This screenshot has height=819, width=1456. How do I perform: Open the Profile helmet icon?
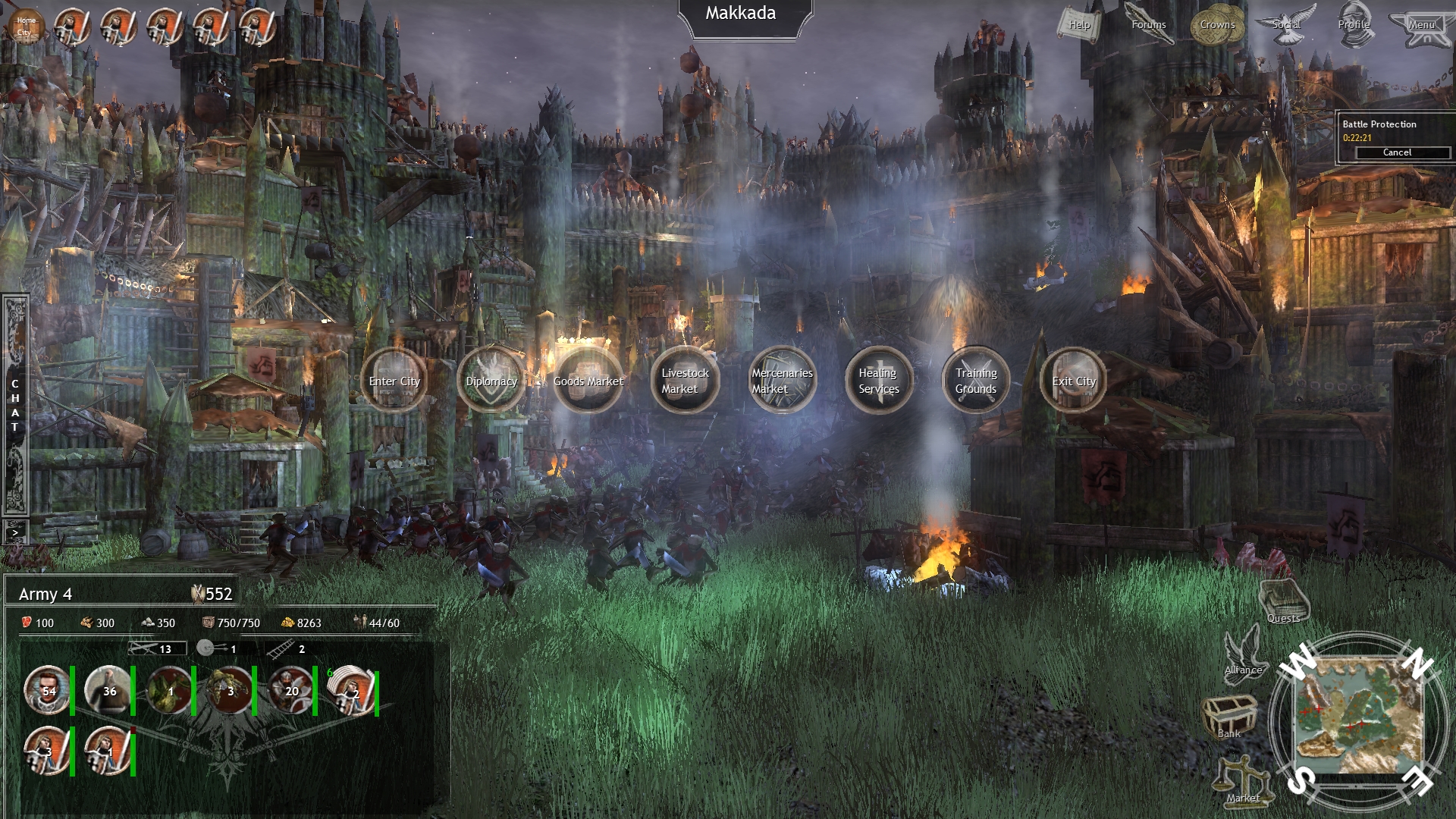[1356, 24]
